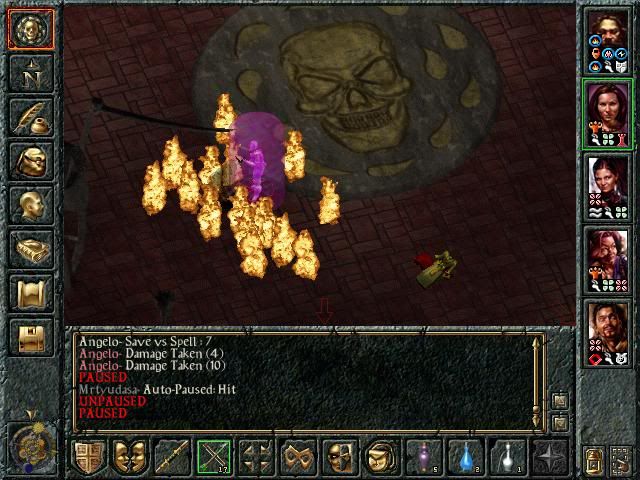Use the purple potion quick item
Image resolution: width=640 pixels, height=480 pixels.
424,457
